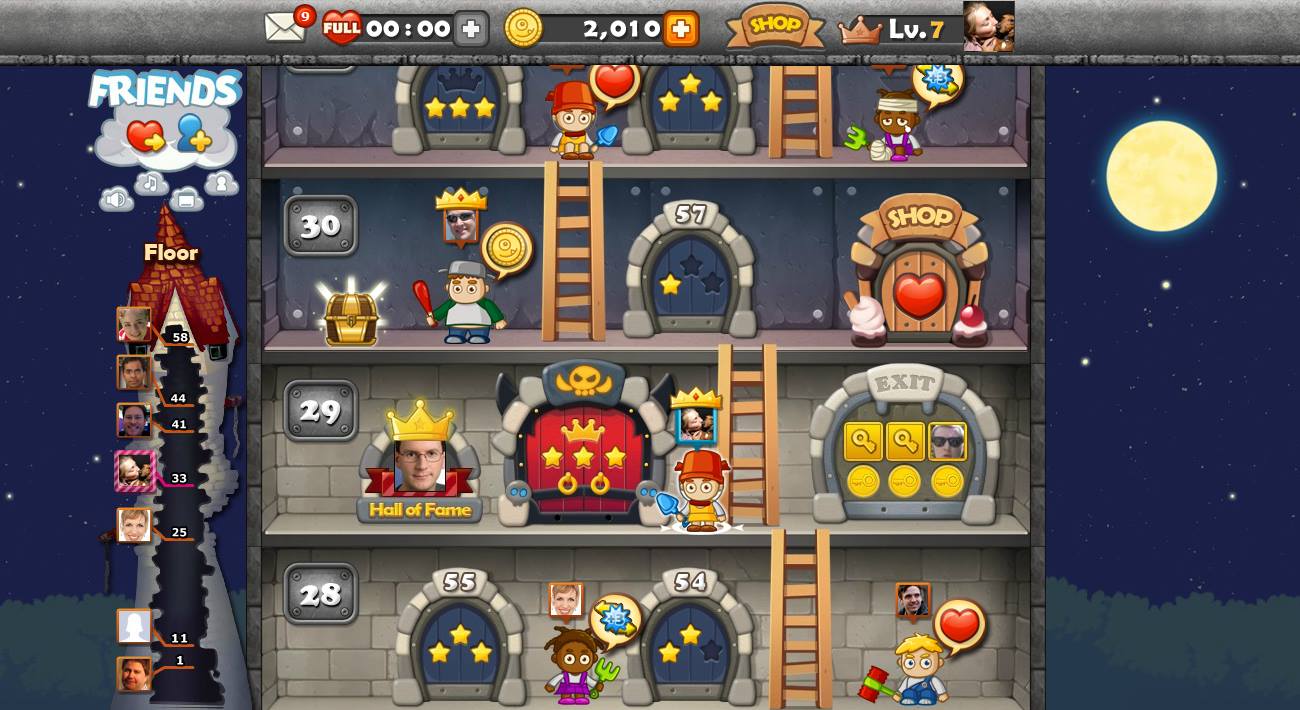The width and height of the screenshot is (1300, 710).
Task: Open the profile silhouette cloud icon
Action: click(221, 183)
